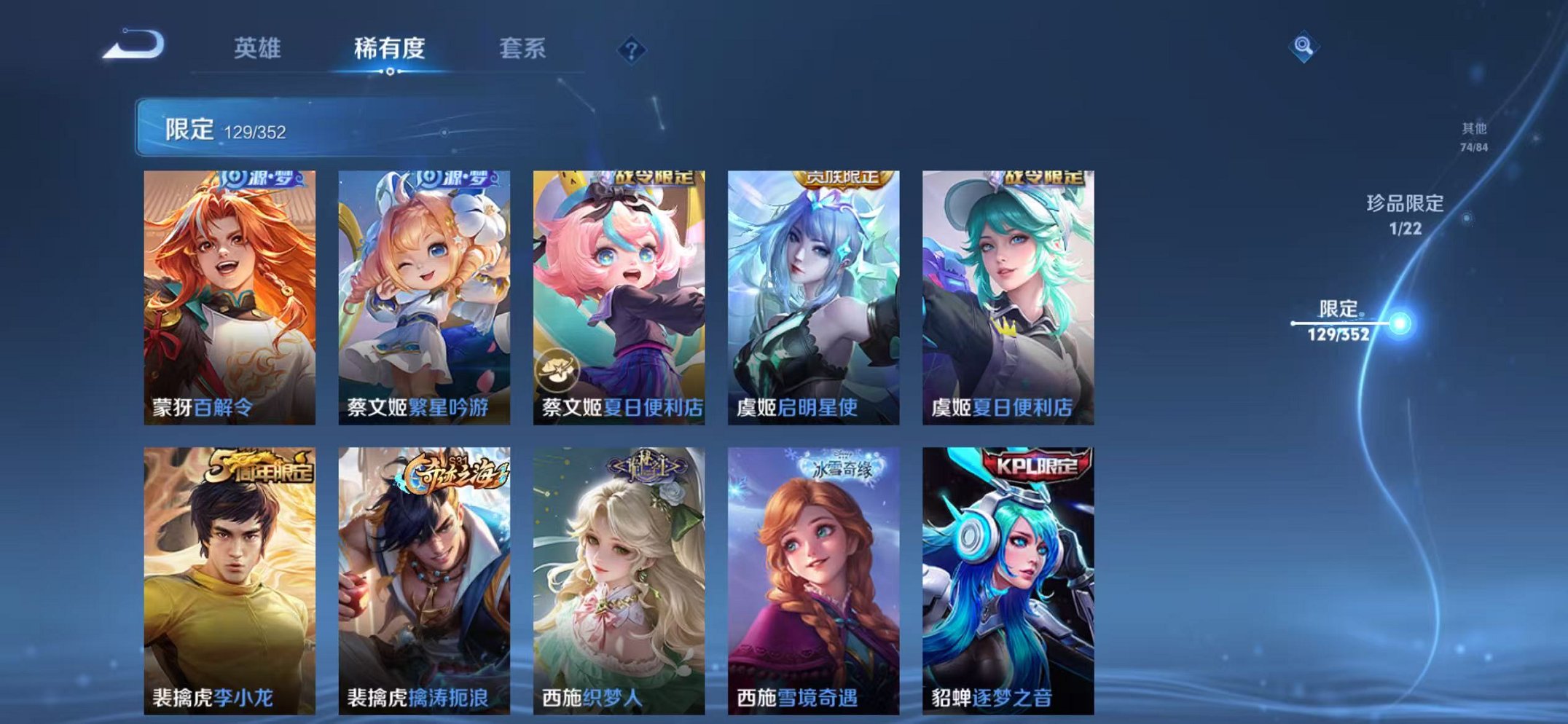Screen dimensions: 1568x724
Task: Switch to the 英雄 tab
Action: [x=258, y=47]
